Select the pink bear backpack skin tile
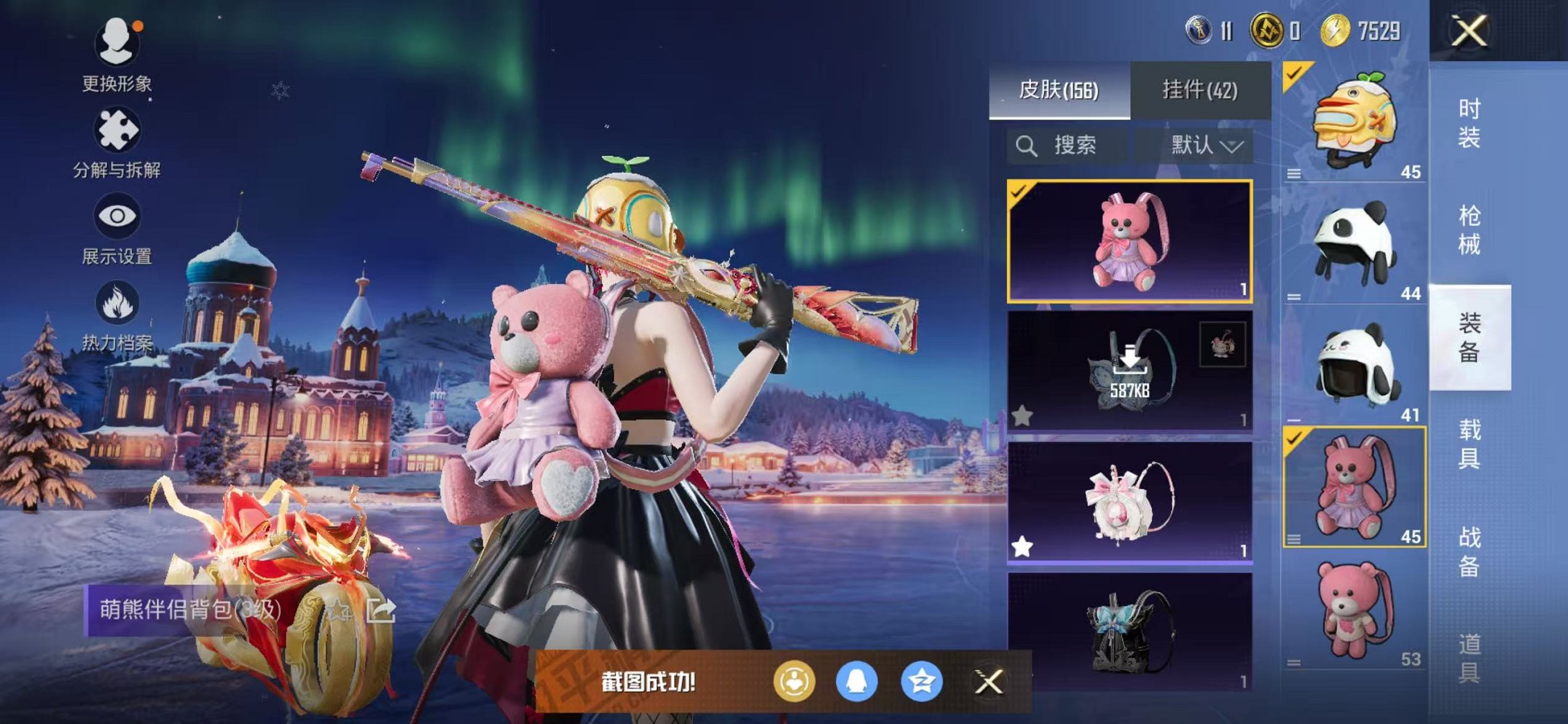1568x724 pixels. tap(1129, 241)
